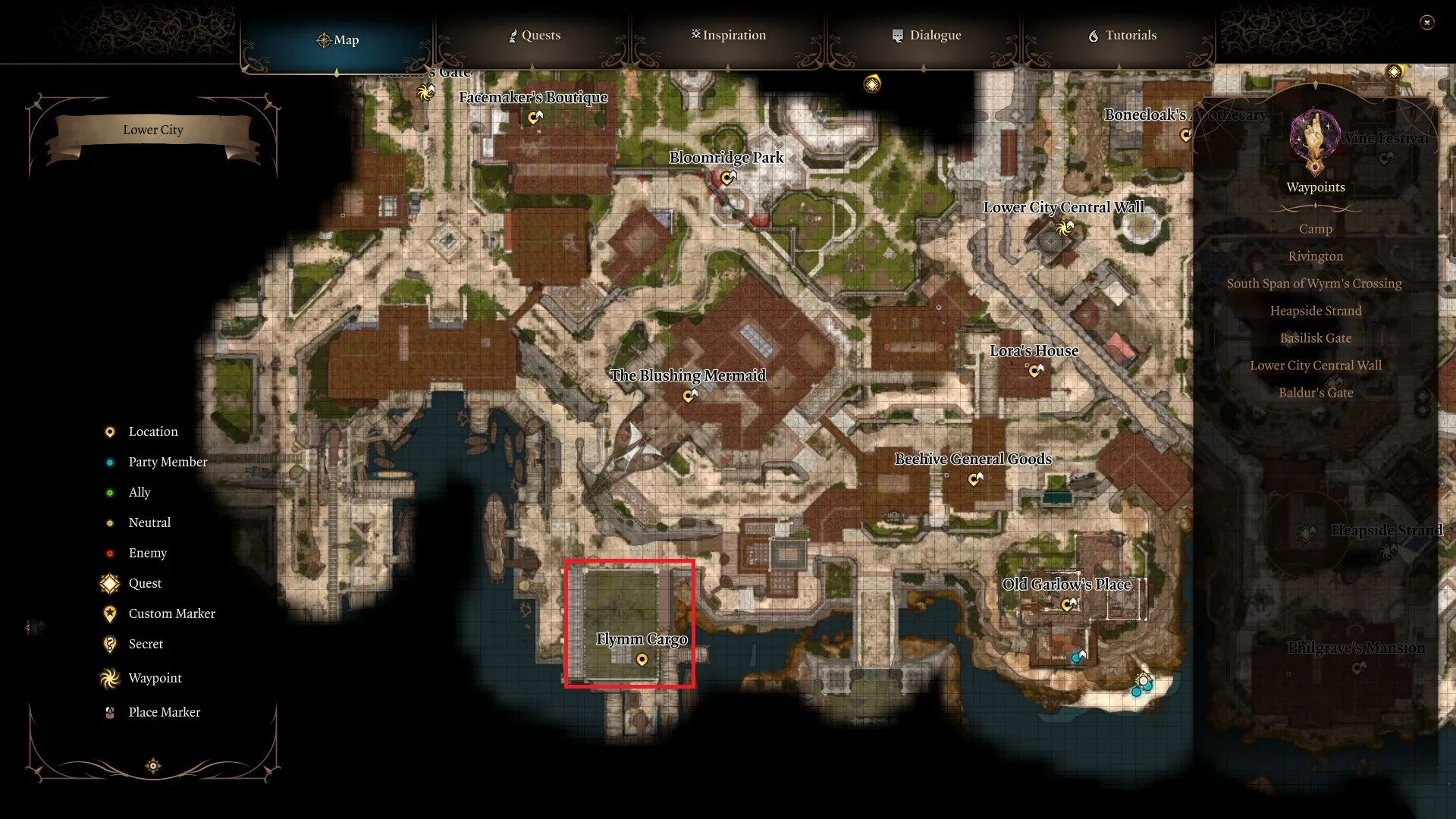Click the Bonecloak's Apothecary marker
Viewport: 1456px width, 819px height.
(1185, 136)
